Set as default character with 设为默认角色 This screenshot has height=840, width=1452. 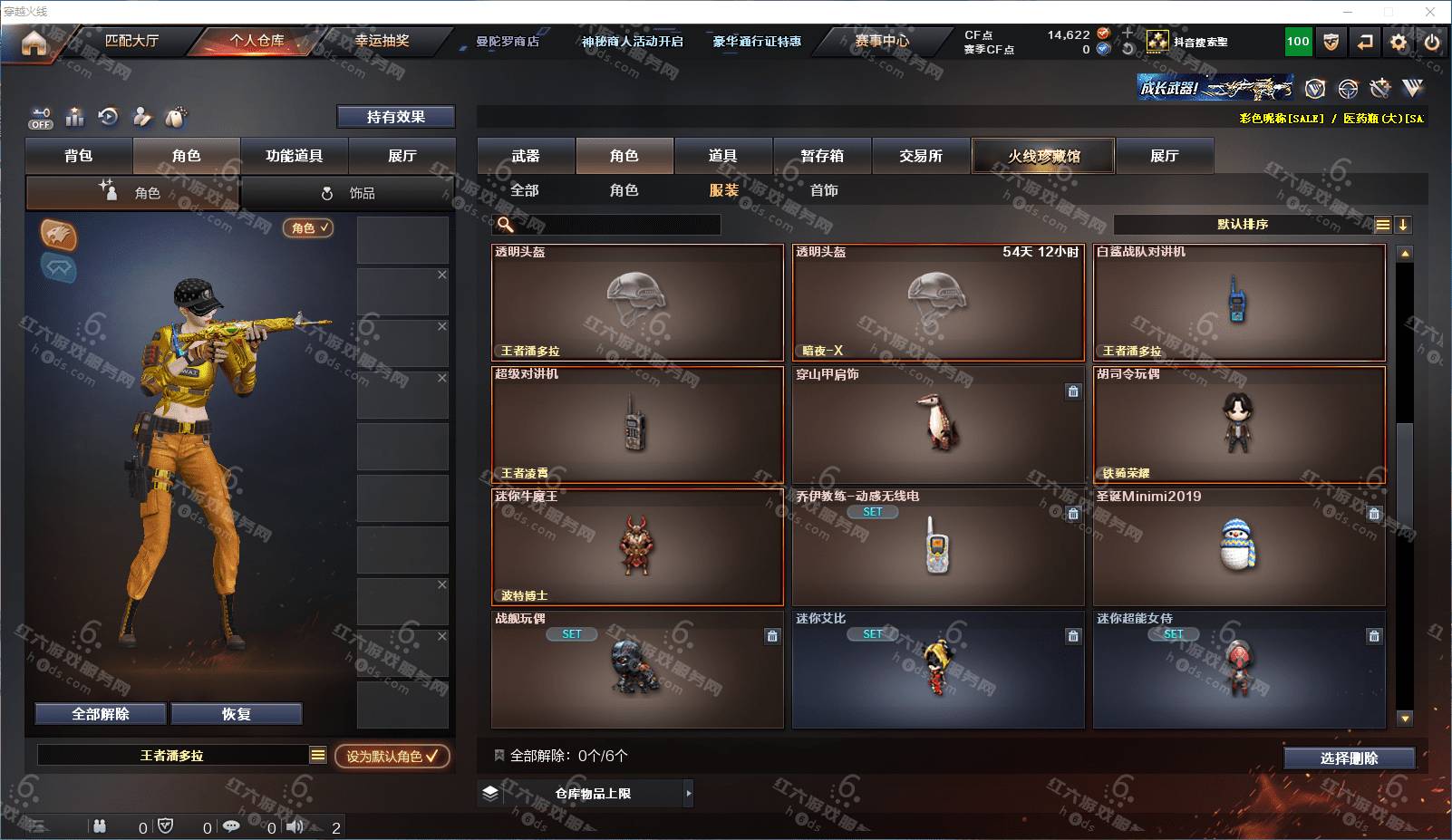392,756
